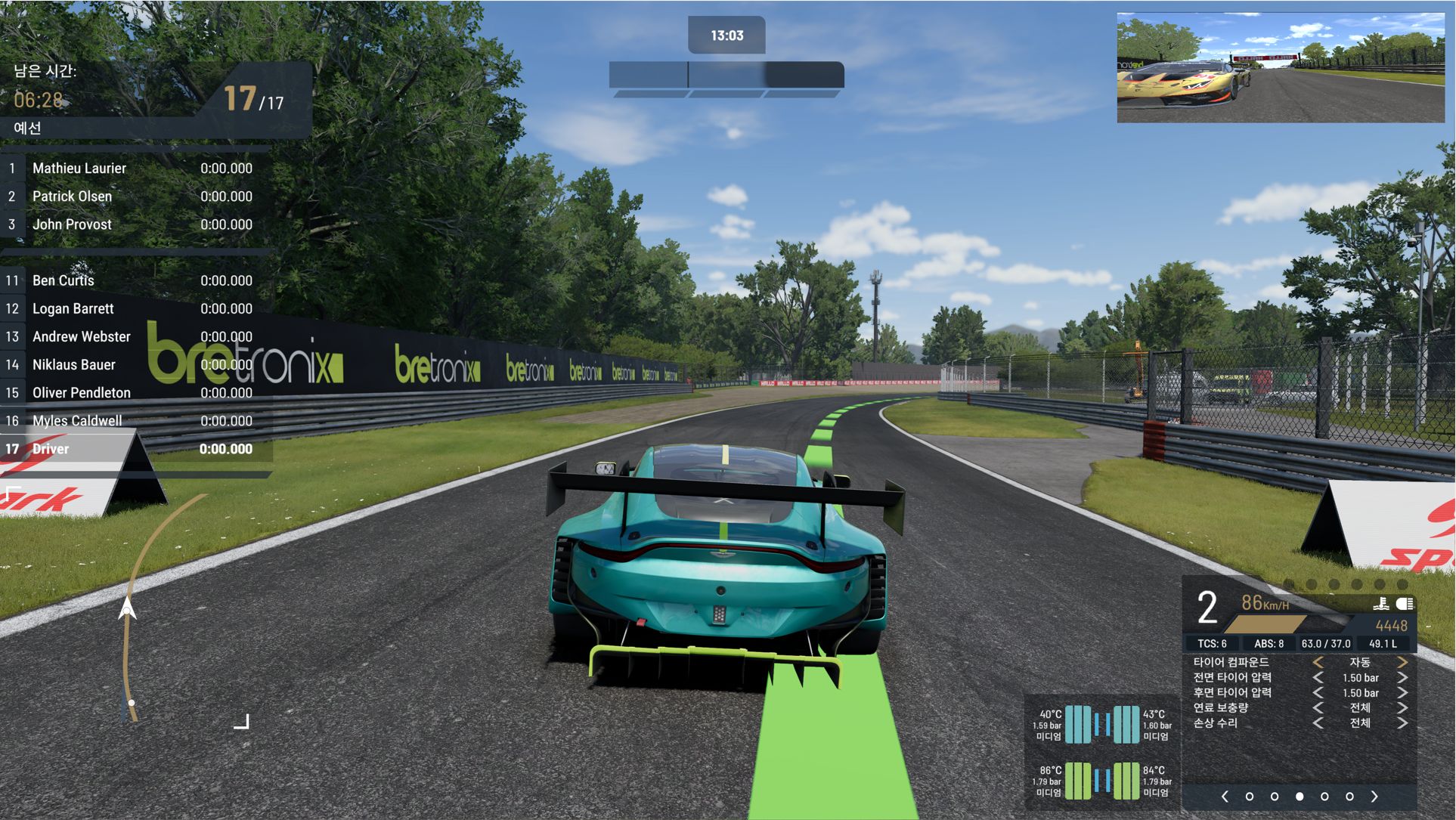Reduce the fuel refill amount (연료 보충량)
The image size is (1456, 820).
pyautogui.click(x=1318, y=708)
